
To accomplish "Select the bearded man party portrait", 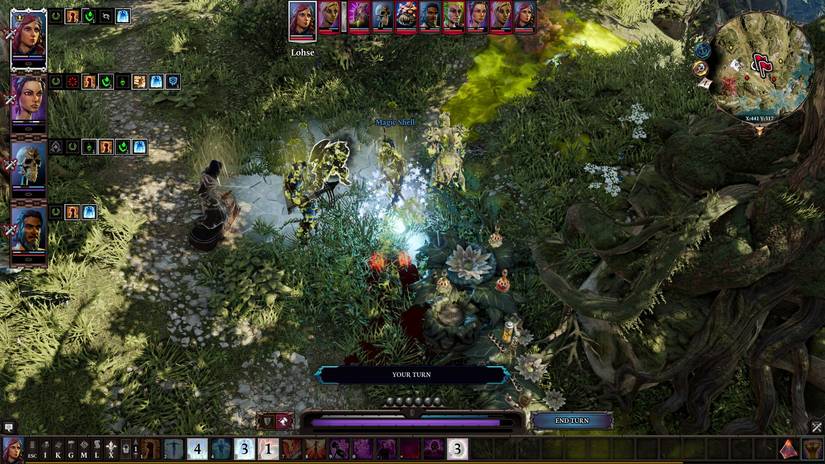I will tap(28, 228).
